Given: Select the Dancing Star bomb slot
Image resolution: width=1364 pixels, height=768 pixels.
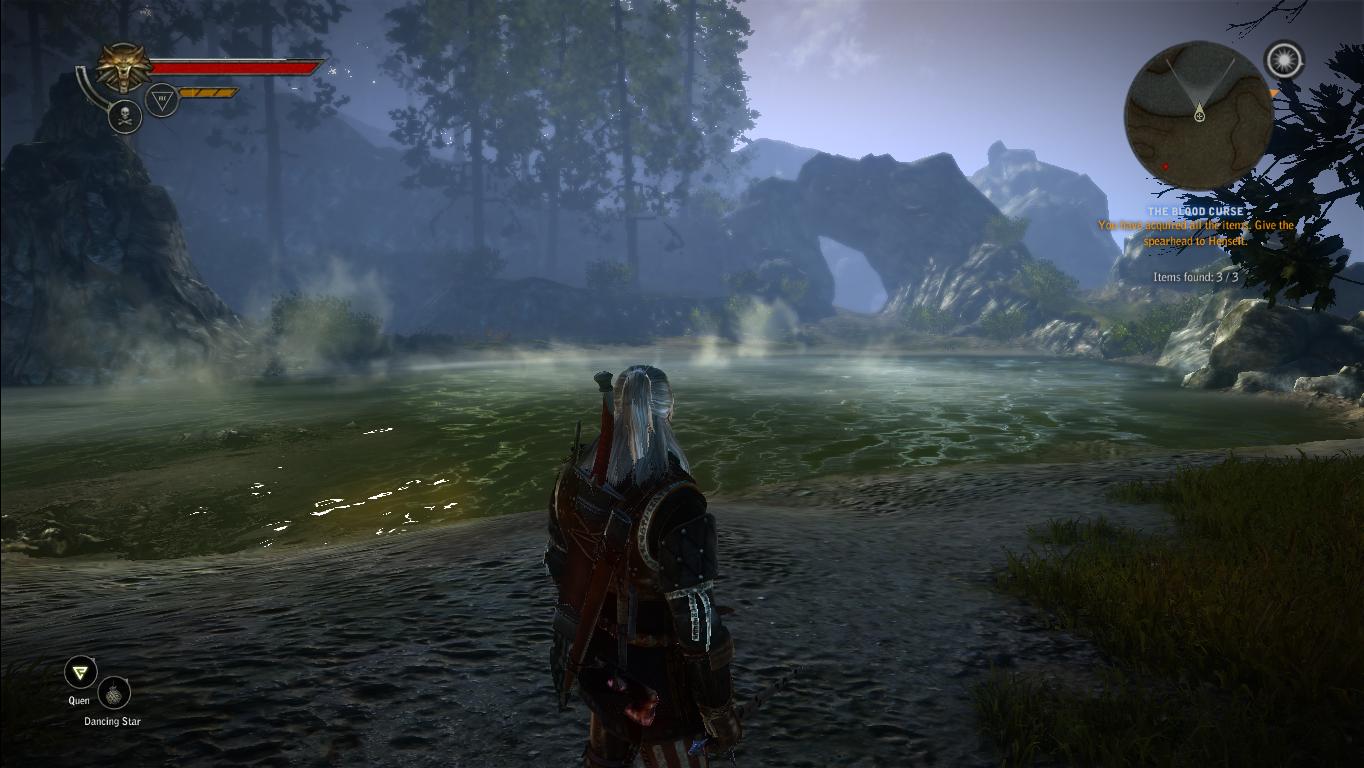Looking at the screenshot, I should pos(114,693).
